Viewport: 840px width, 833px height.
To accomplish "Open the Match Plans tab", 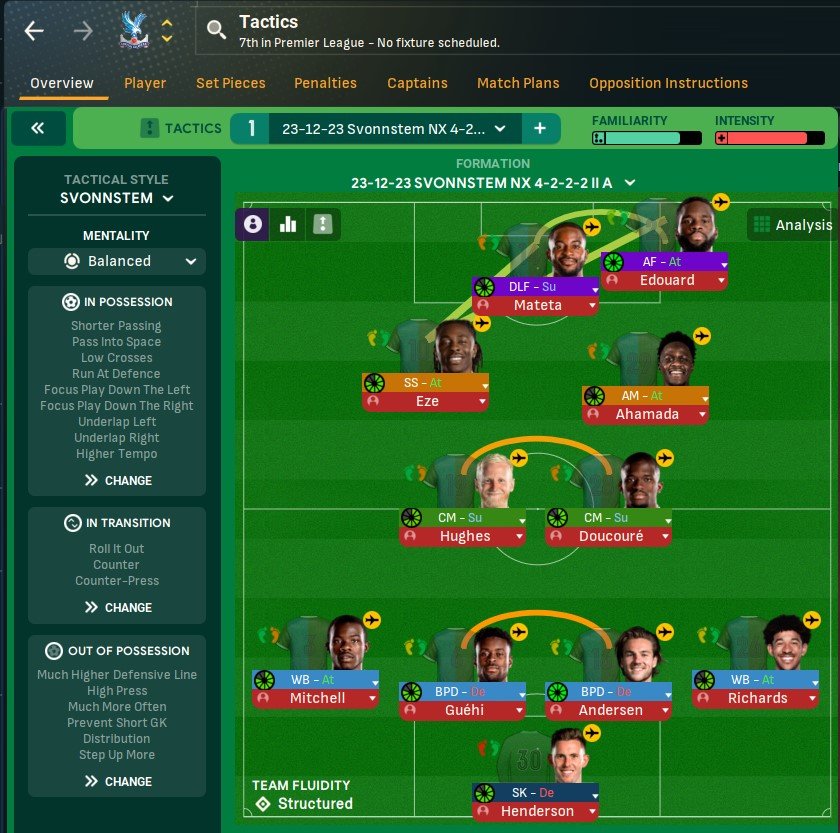I will point(518,83).
